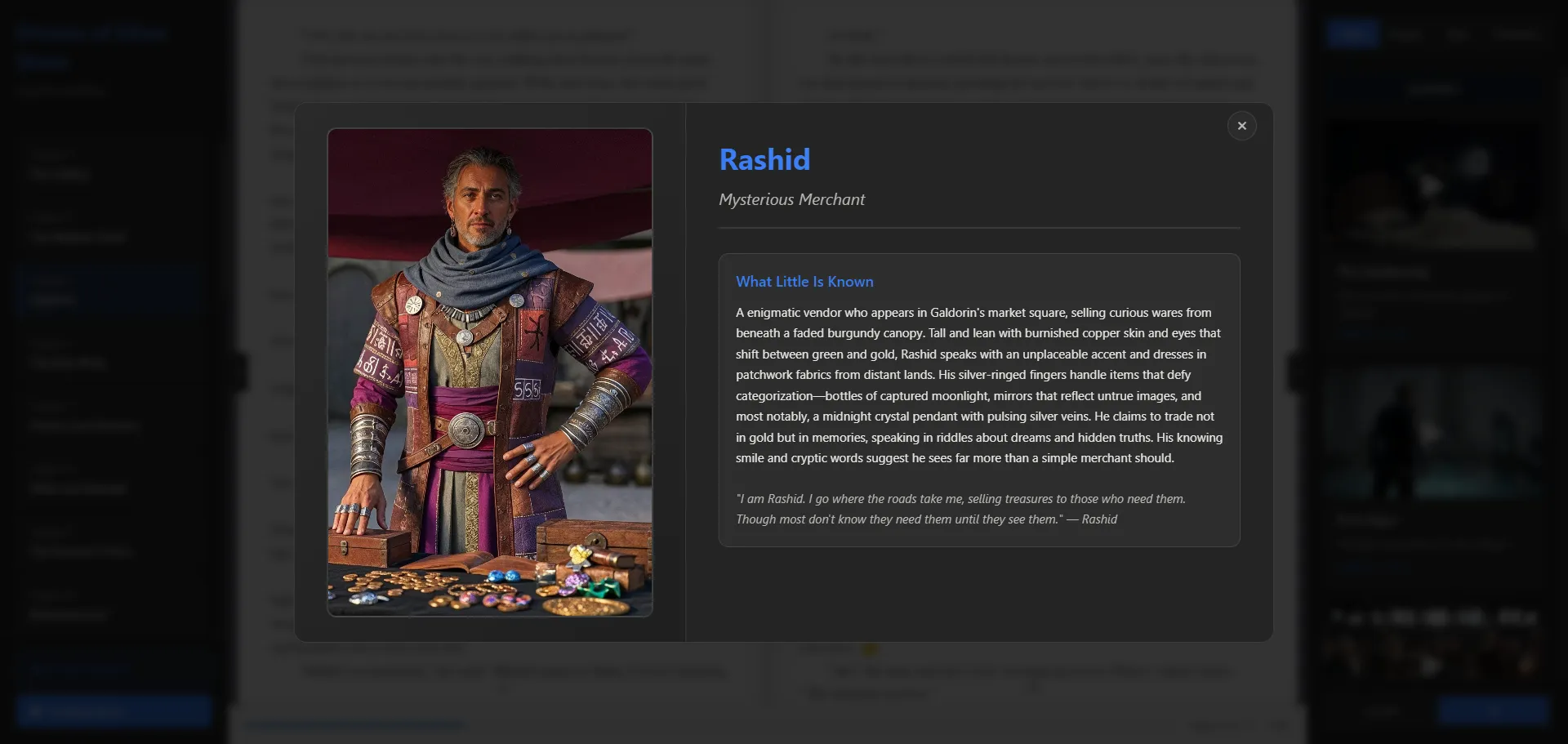1568x744 pixels.
Task: Close the Rashid character profile dialog
Action: pyautogui.click(x=1241, y=126)
